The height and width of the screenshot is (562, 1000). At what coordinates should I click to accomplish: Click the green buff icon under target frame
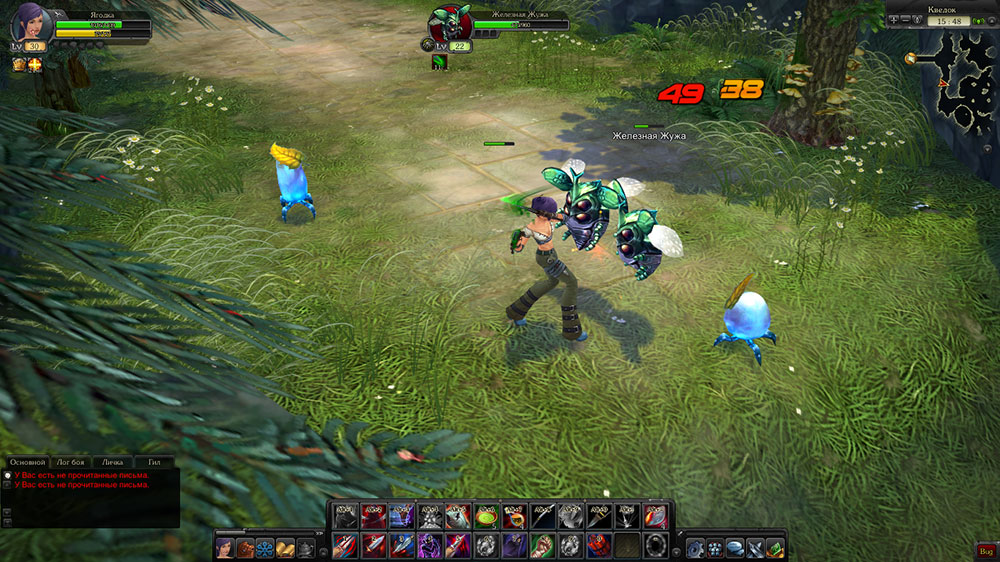[x=440, y=62]
